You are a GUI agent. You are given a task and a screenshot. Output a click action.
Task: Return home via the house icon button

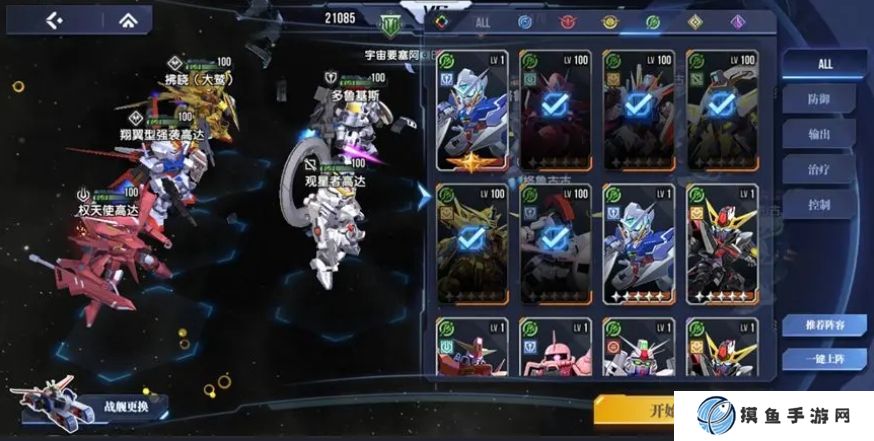pos(129,20)
